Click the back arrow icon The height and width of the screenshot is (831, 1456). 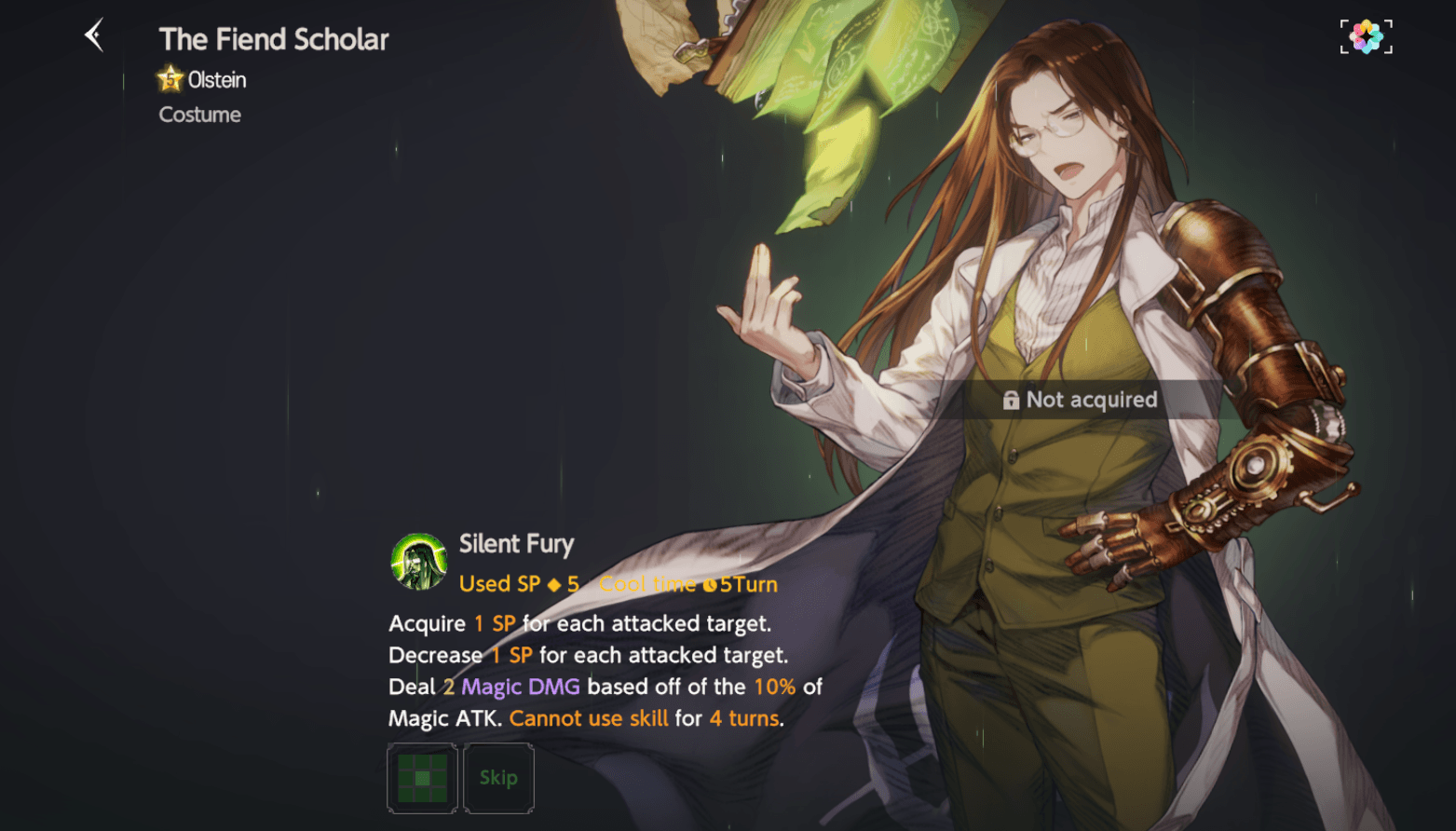[x=92, y=34]
